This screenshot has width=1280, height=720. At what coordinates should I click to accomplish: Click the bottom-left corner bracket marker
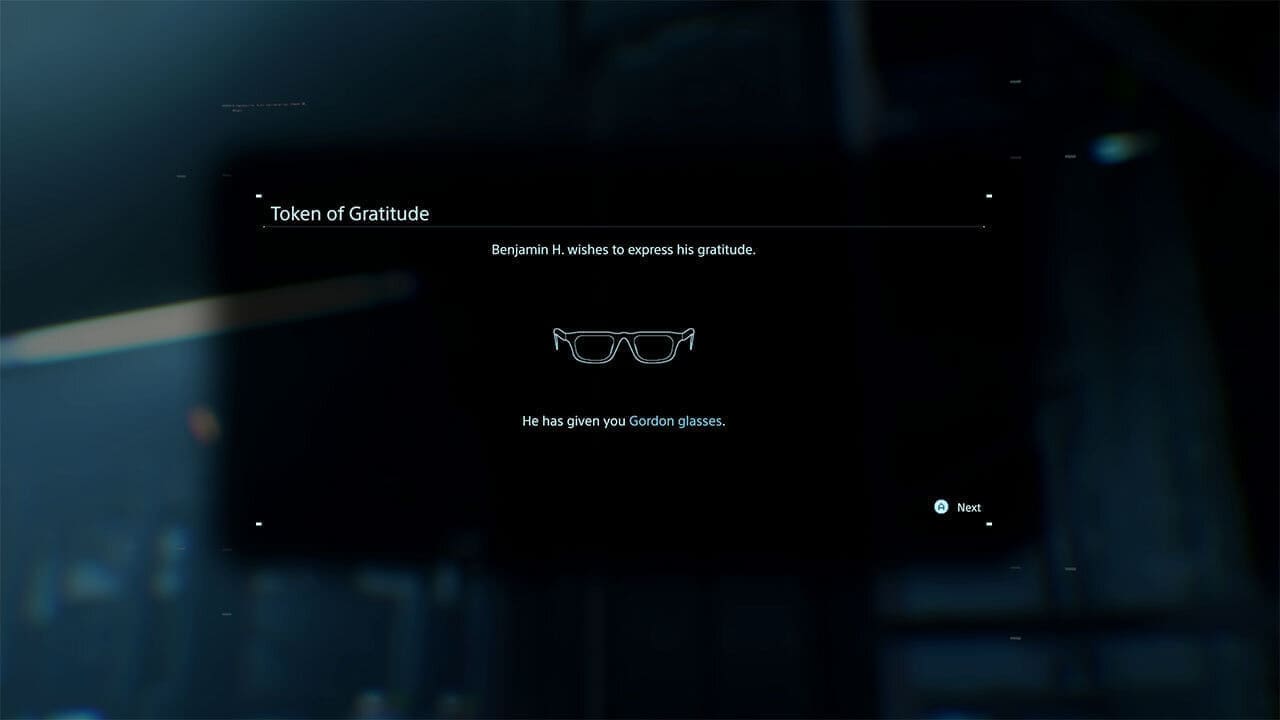(259, 524)
